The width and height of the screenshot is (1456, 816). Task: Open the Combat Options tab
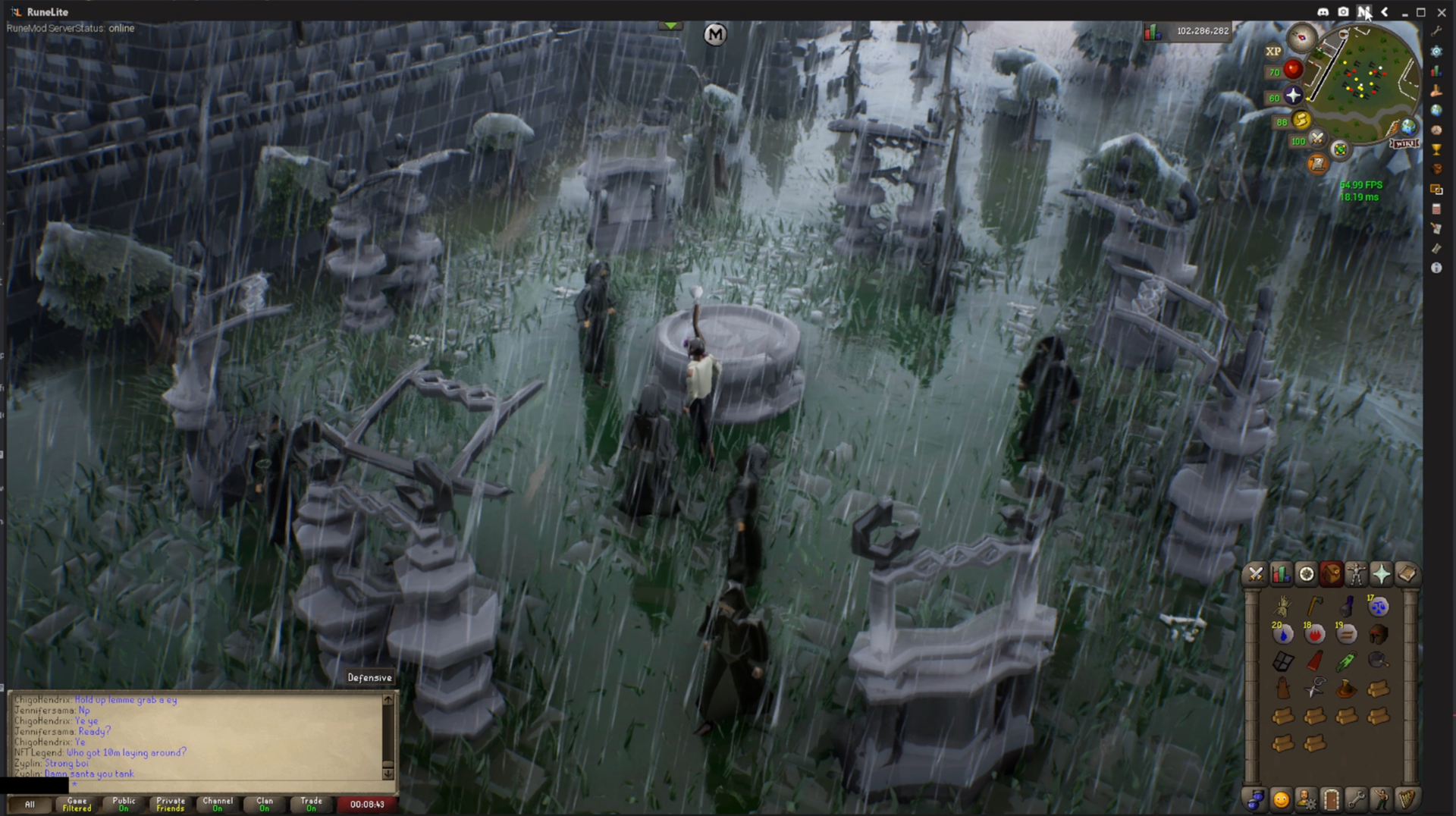click(1256, 574)
